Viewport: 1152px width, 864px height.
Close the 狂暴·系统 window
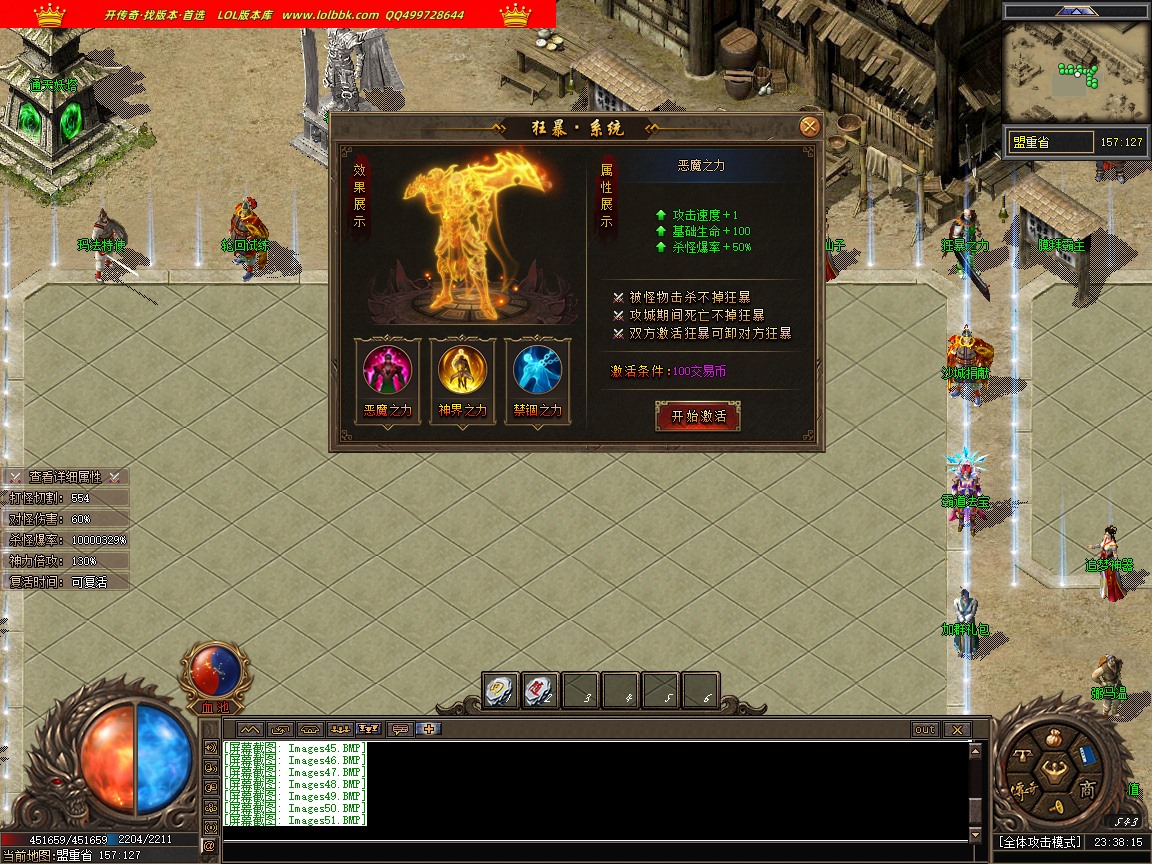810,127
